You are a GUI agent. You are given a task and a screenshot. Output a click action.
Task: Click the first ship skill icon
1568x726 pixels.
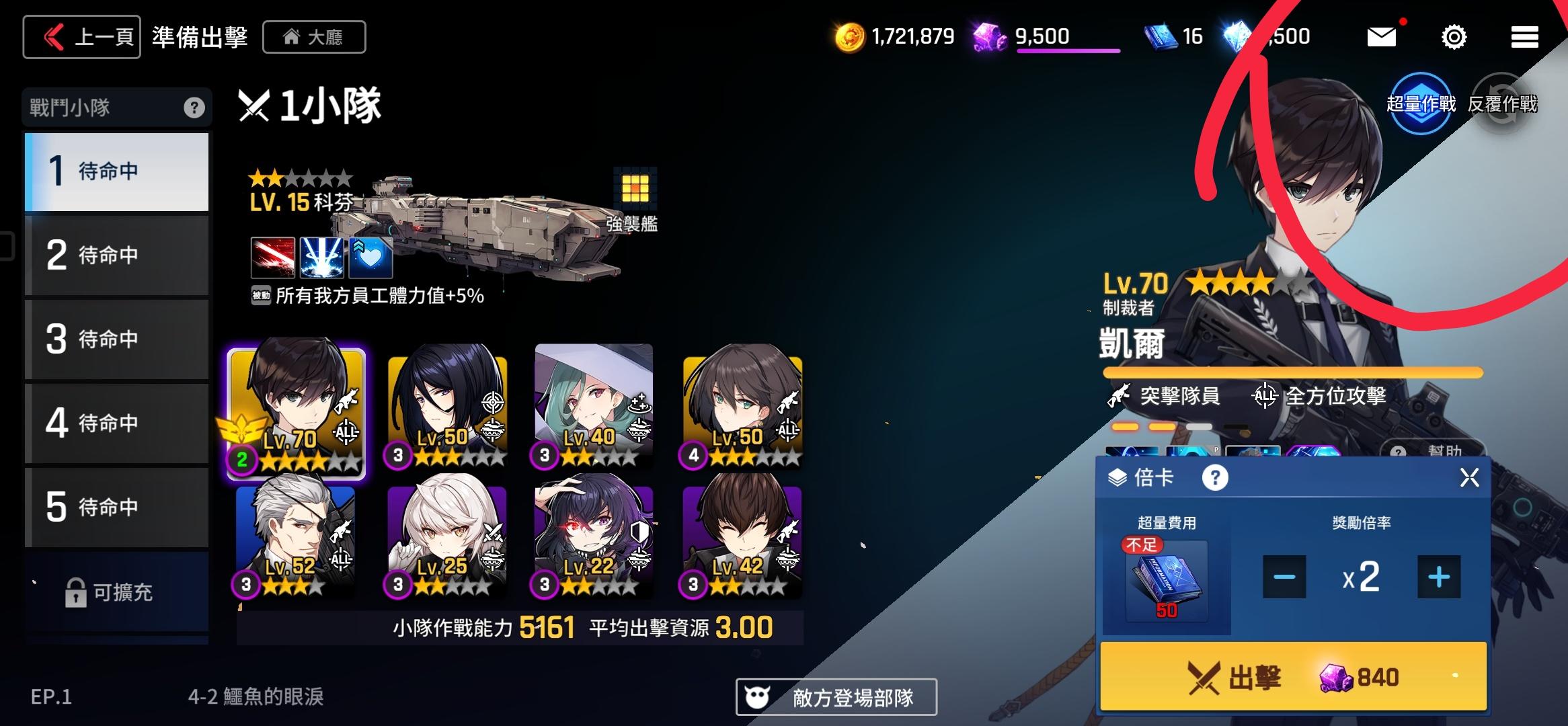272,257
